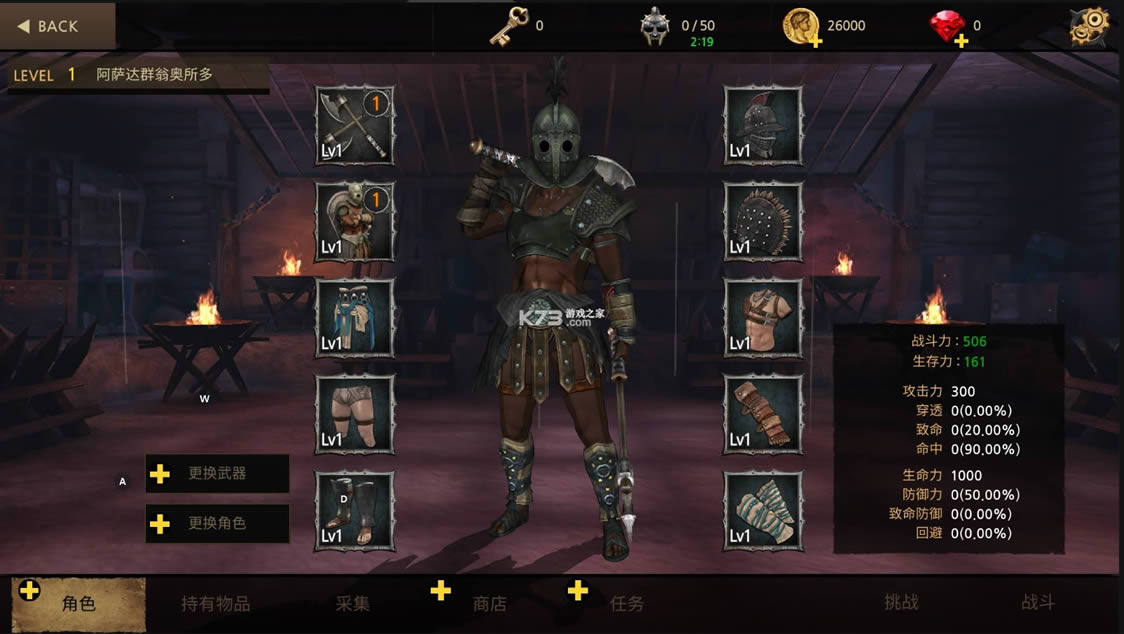Open the gear settings icon
Image resolution: width=1124 pixels, height=634 pixels.
pos(1090,26)
